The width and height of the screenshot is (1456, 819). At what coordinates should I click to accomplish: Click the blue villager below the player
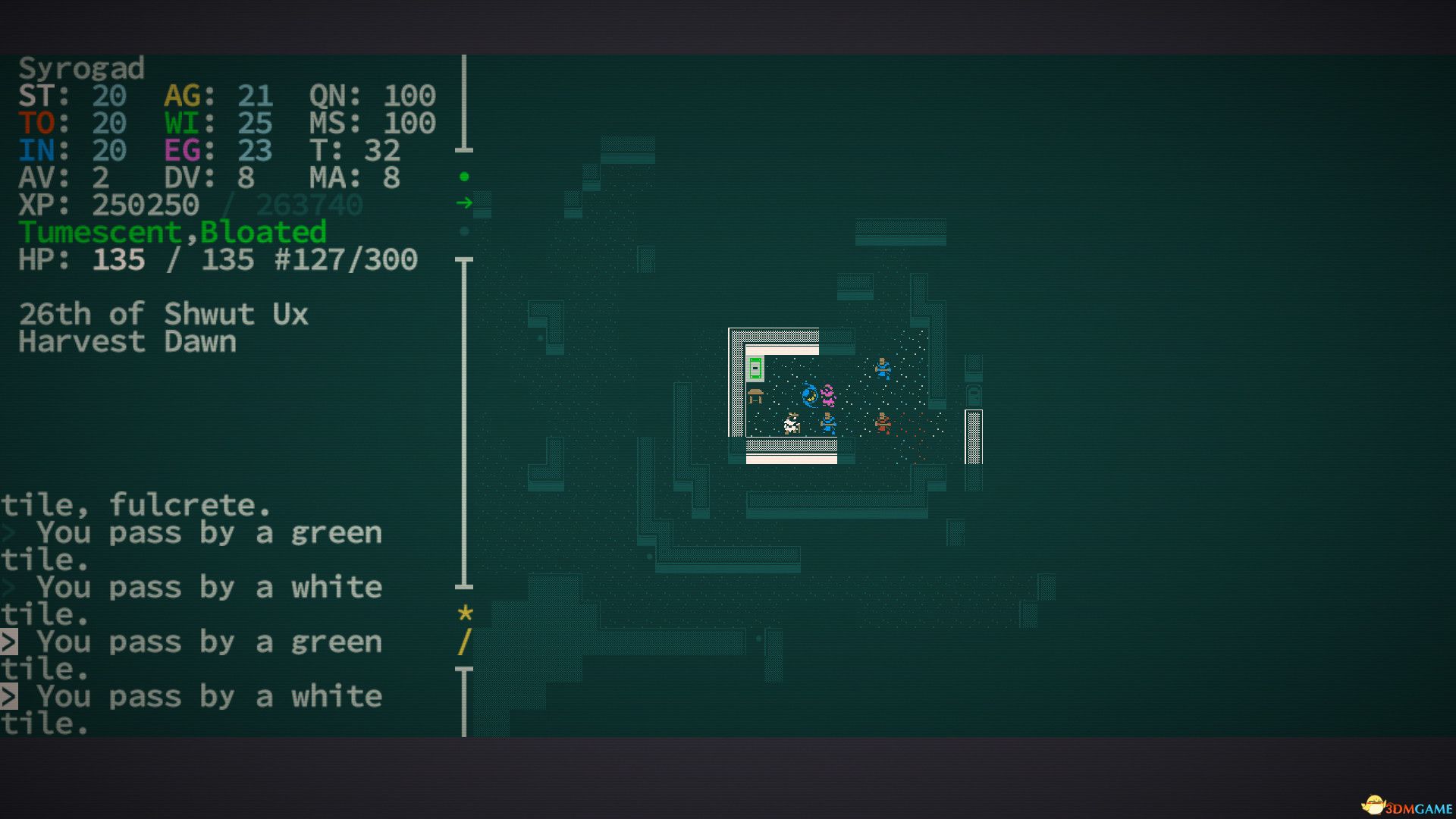coord(828,422)
